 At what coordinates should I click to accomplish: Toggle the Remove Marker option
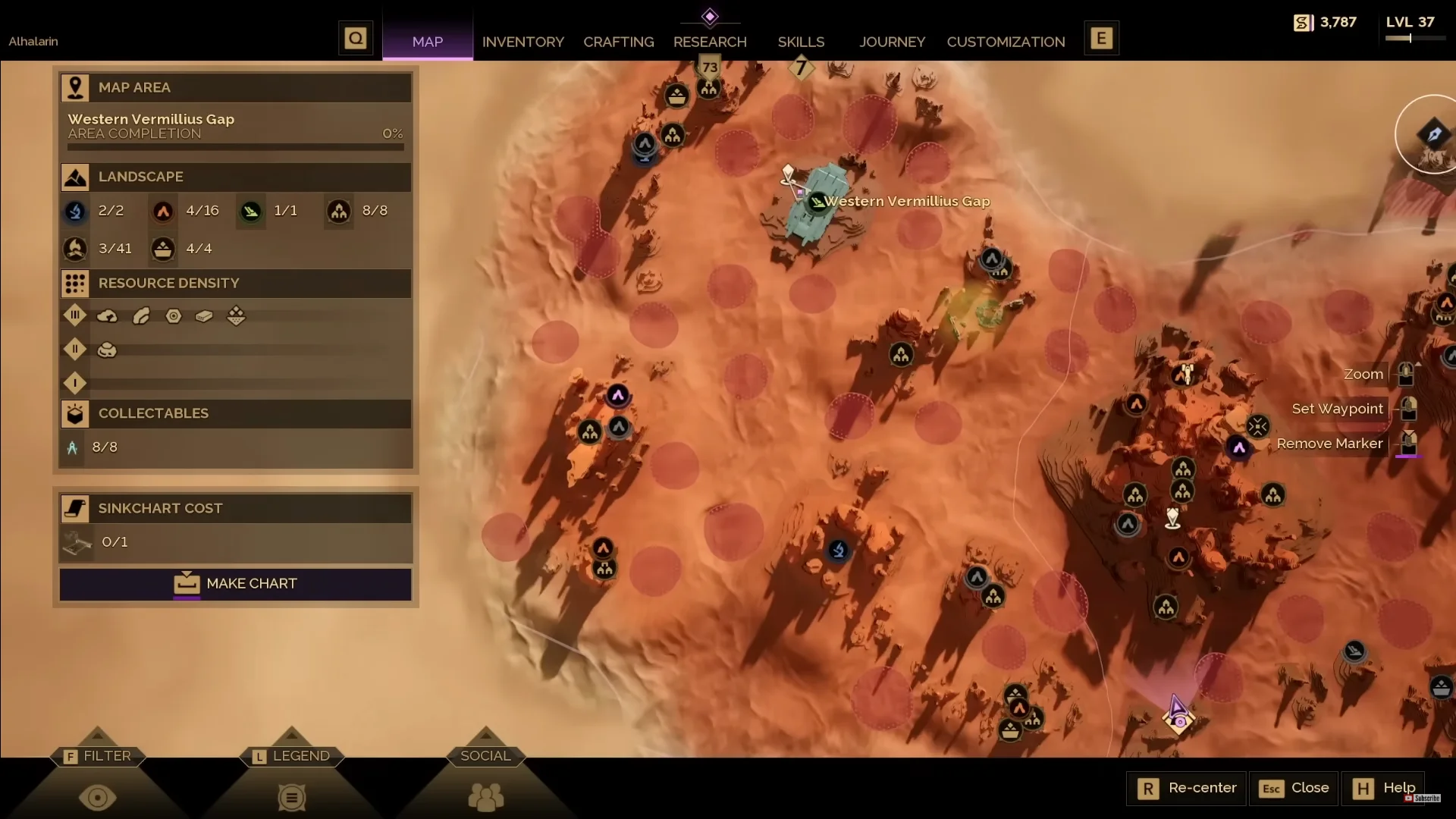pos(1329,444)
